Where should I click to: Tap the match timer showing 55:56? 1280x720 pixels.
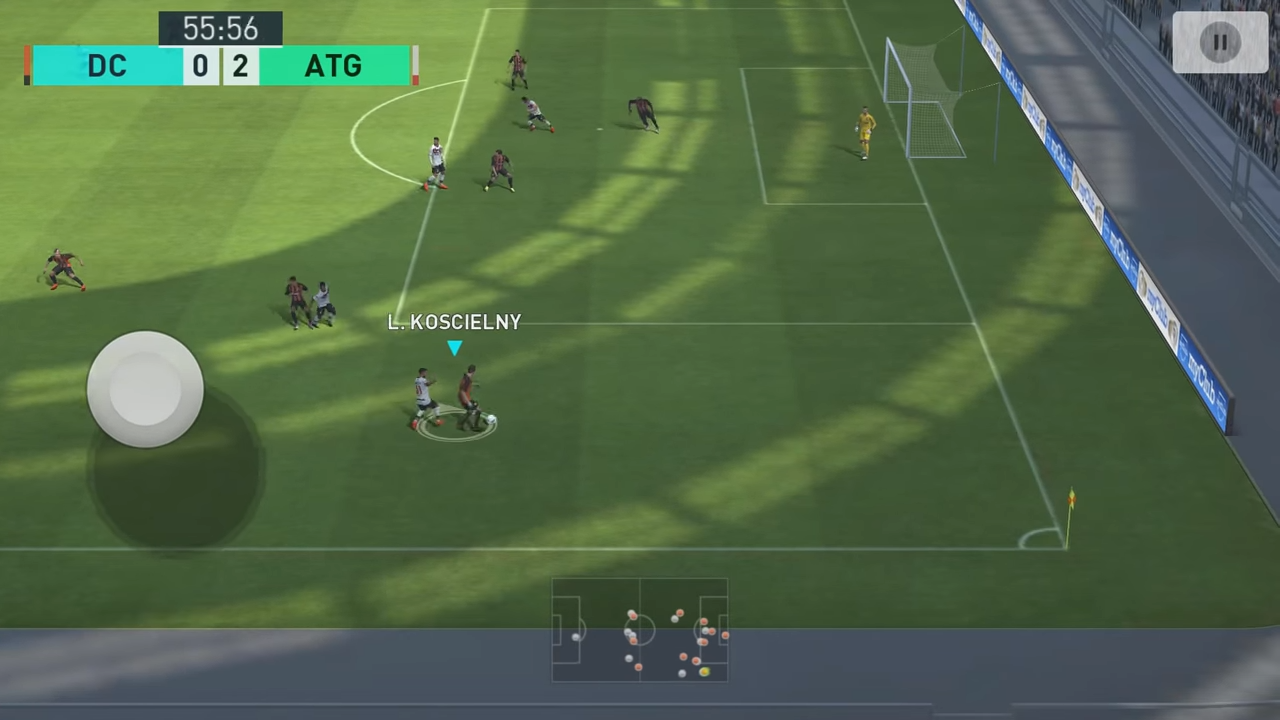click(220, 28)
